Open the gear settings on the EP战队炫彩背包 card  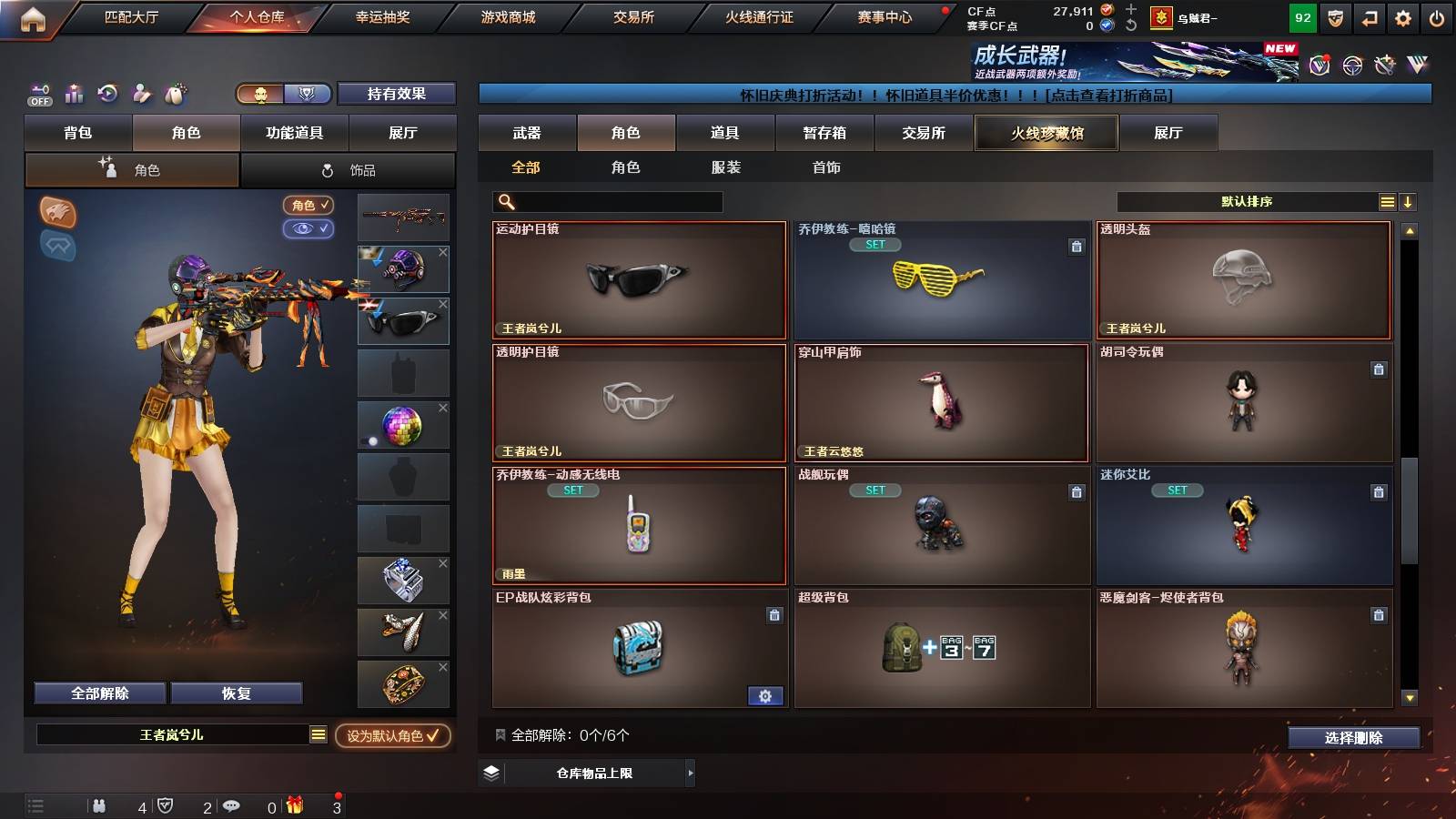(767, 695)
